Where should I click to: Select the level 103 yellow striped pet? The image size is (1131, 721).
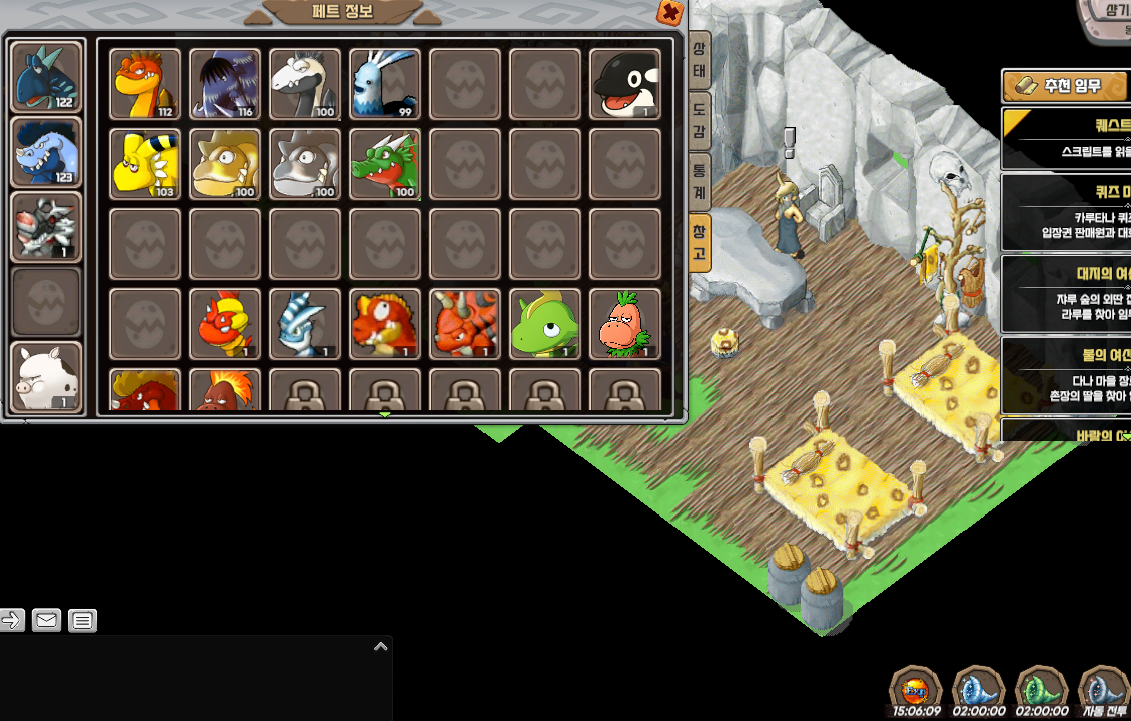(145, 164)
